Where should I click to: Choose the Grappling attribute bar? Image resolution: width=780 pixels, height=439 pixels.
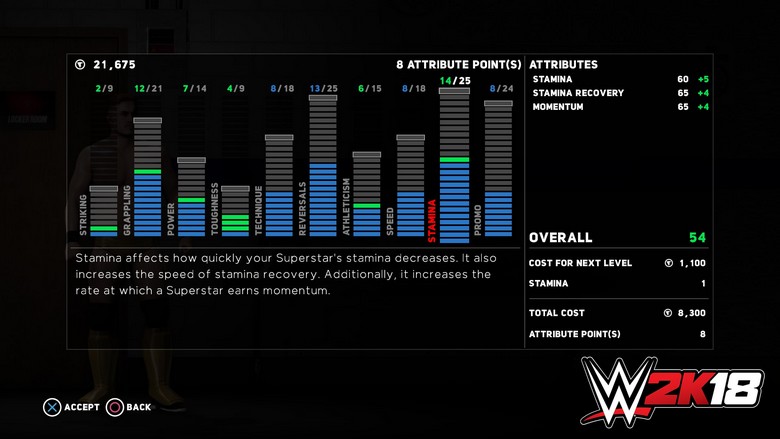pos(147,178)
